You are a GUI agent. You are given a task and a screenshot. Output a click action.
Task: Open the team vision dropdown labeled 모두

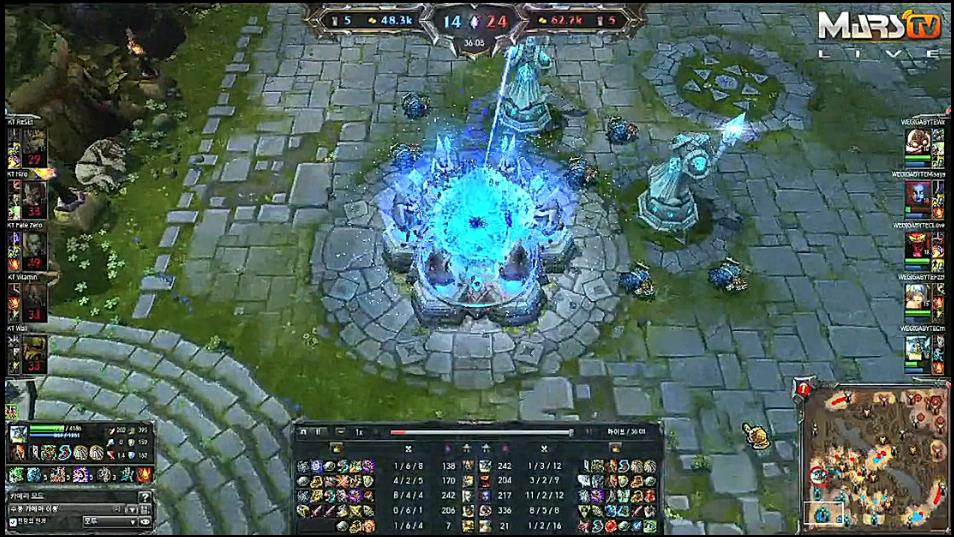[108, 522]
